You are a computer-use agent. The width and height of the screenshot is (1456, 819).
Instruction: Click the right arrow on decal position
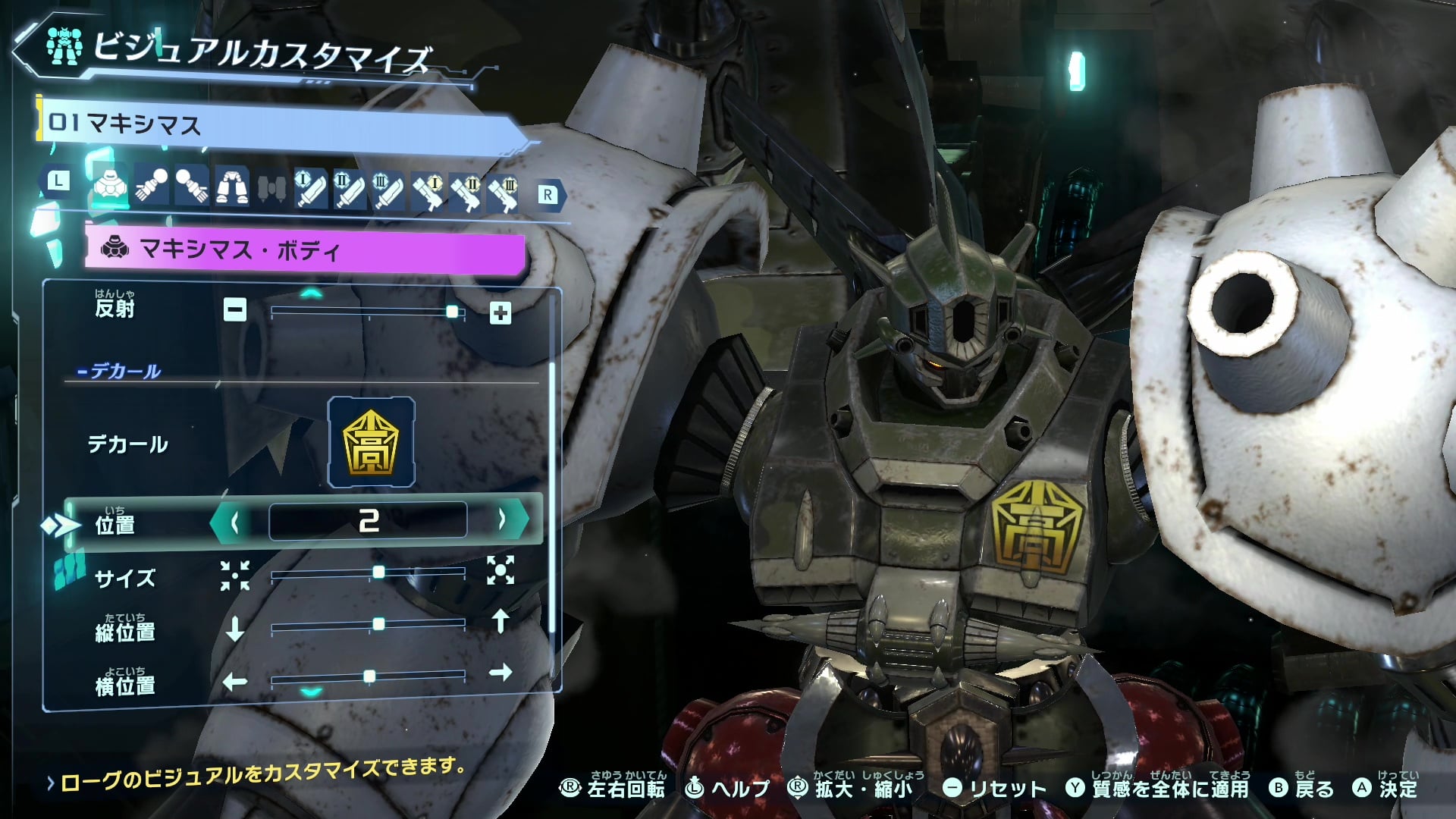pyautogui.click(x=502, y=520)
